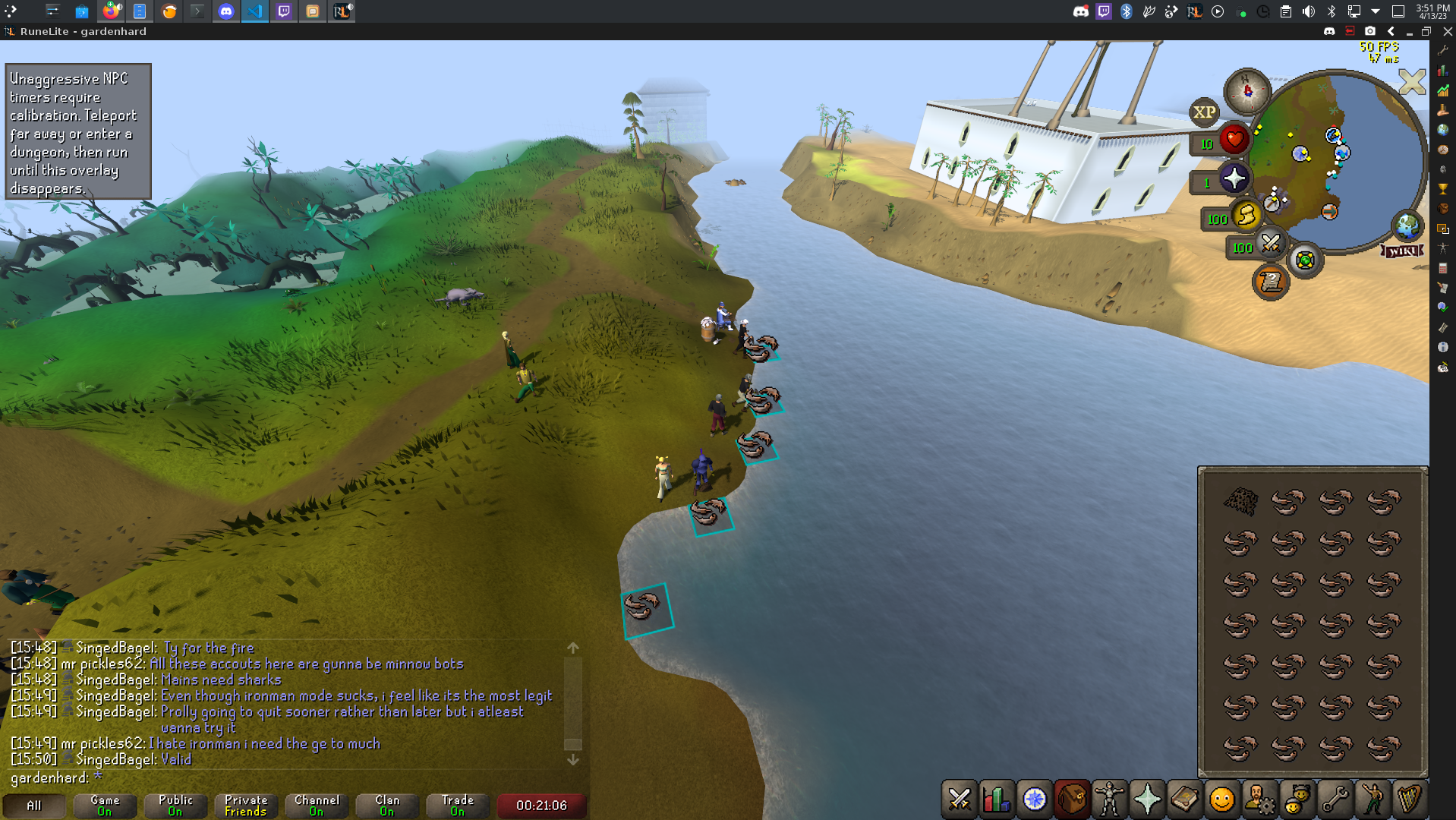Toggle the XP drops button
Screen dimensions: 1456x820
coord(1204,112)
